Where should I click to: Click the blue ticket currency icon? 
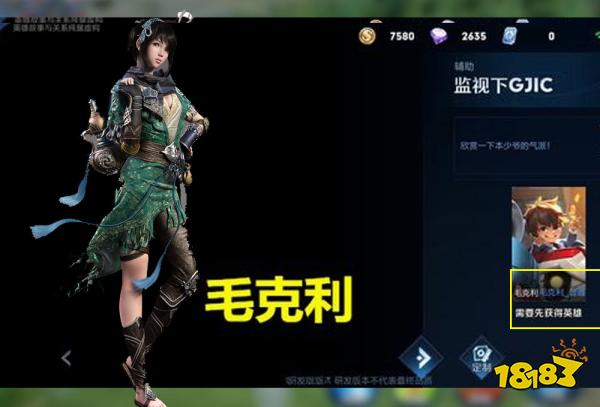pos(511,37)
